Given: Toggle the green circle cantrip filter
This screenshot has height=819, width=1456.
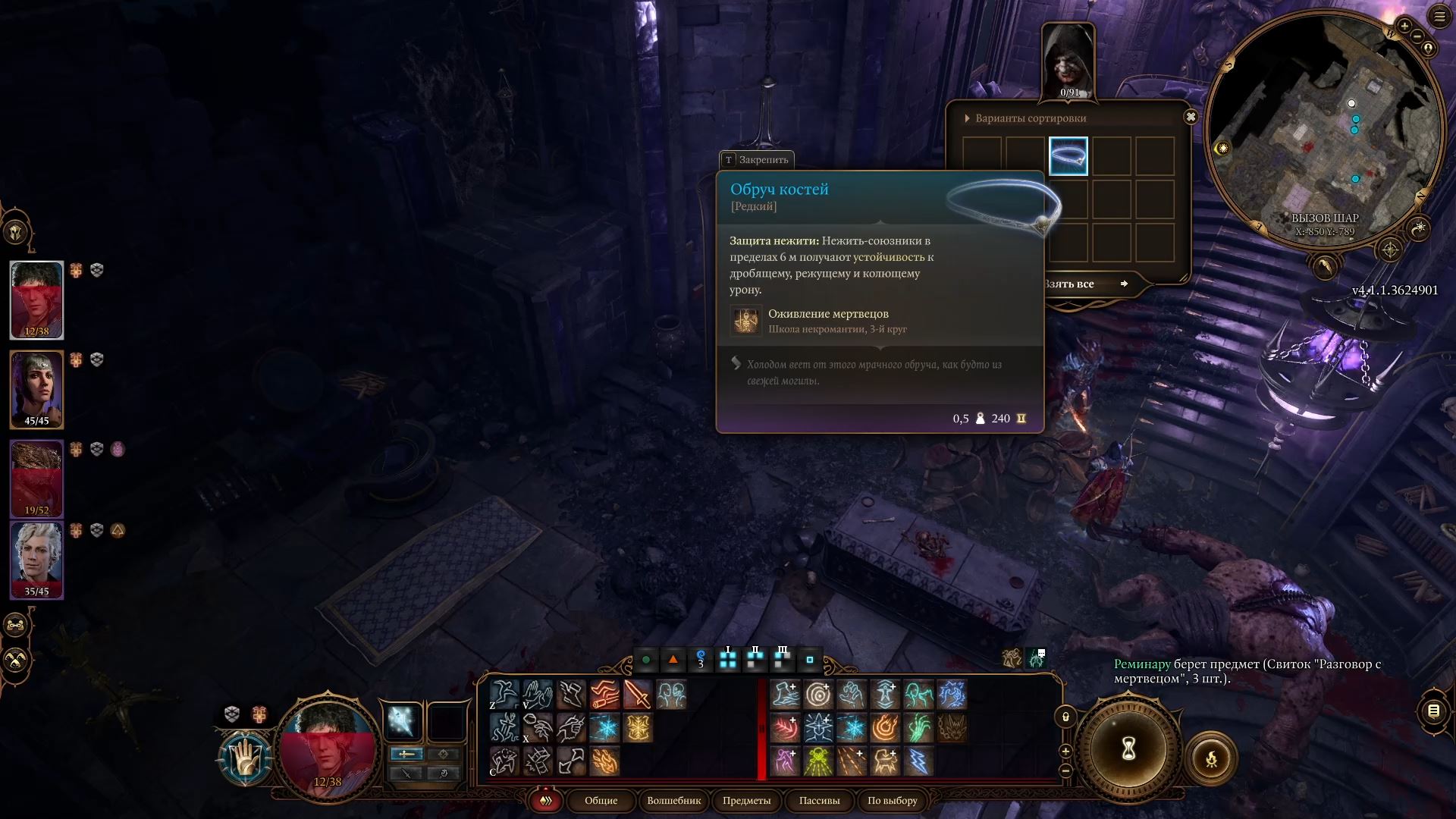Looking at the screenshot, I should [645, 660].
